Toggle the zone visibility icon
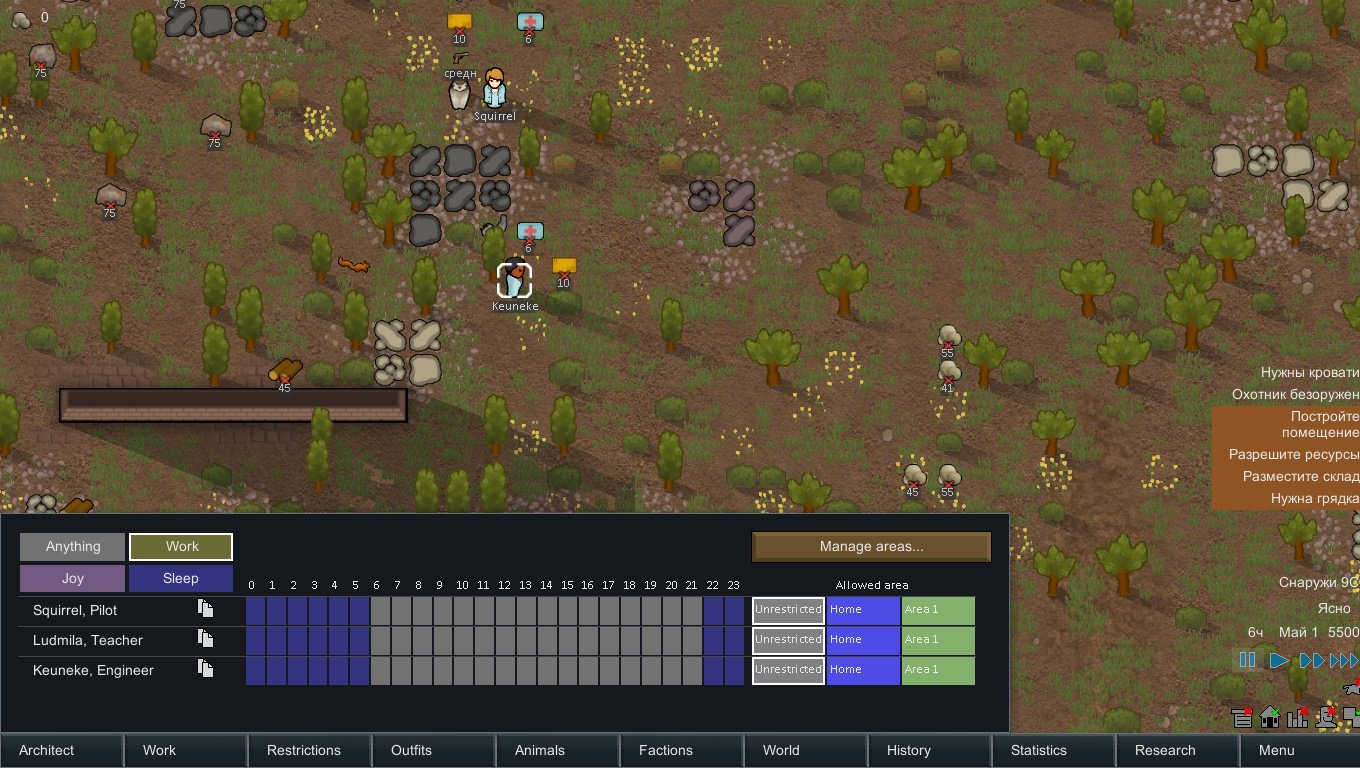 coord(1353,716)
